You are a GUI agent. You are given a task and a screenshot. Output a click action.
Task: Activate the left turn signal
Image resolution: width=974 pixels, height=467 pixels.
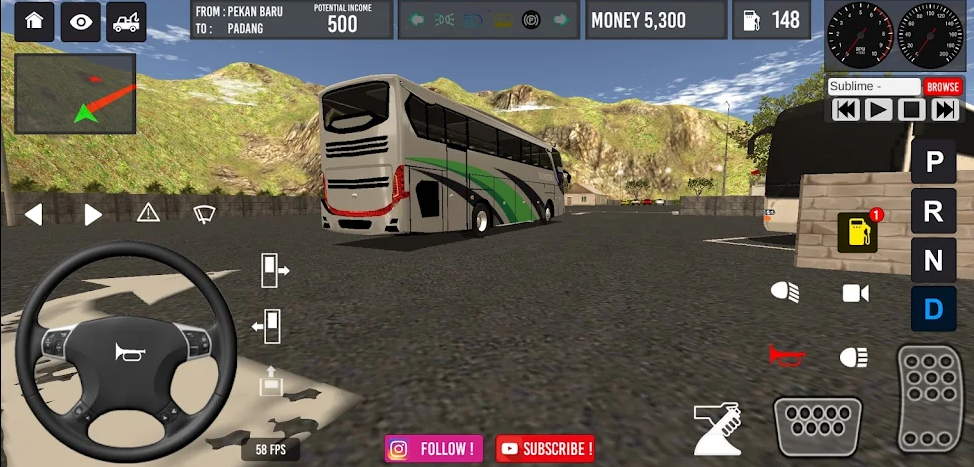34,214
